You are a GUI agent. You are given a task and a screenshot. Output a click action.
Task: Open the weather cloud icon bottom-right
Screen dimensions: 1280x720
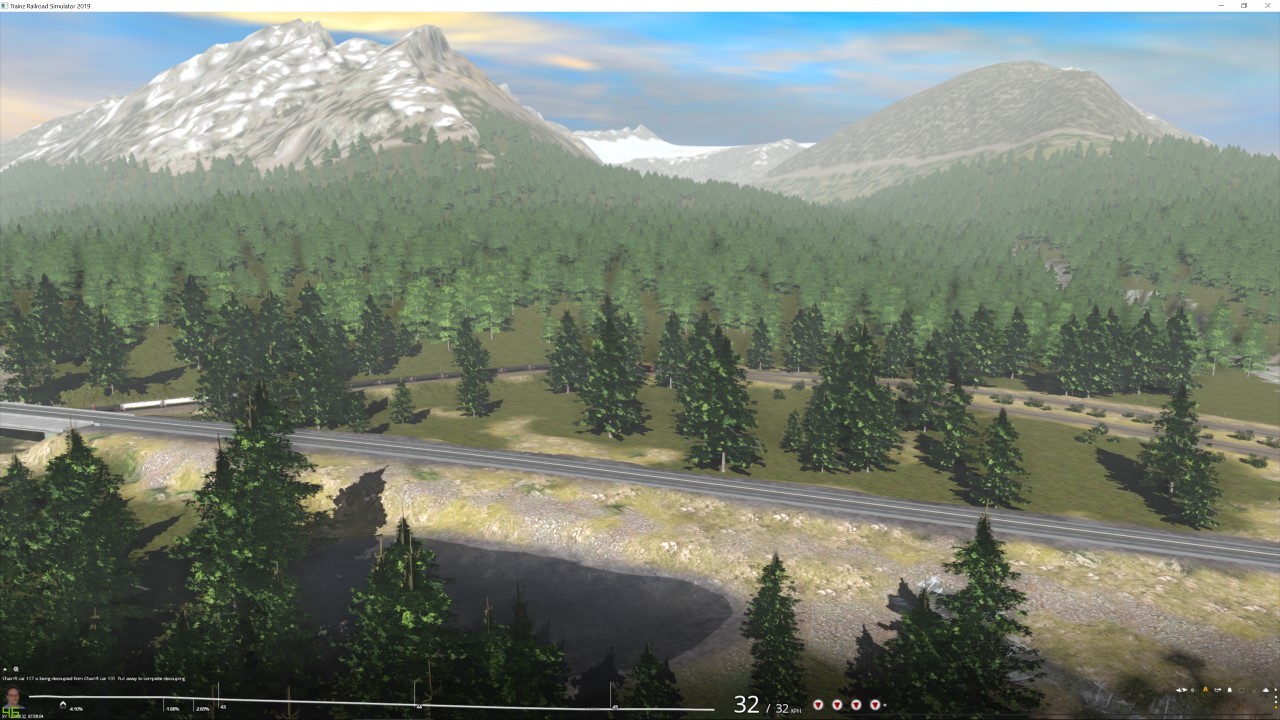click(x=1266, y=690)
